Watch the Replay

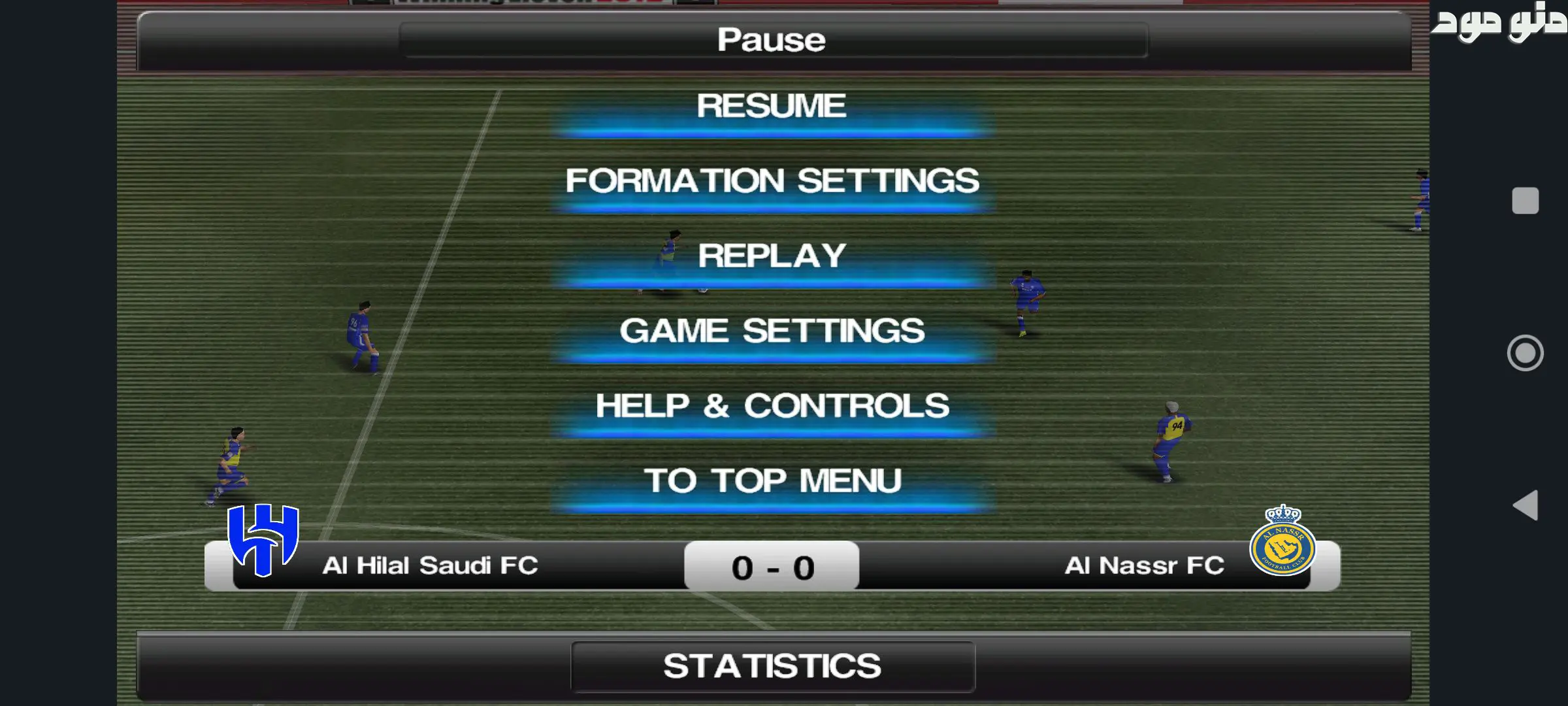click(772, 257)
